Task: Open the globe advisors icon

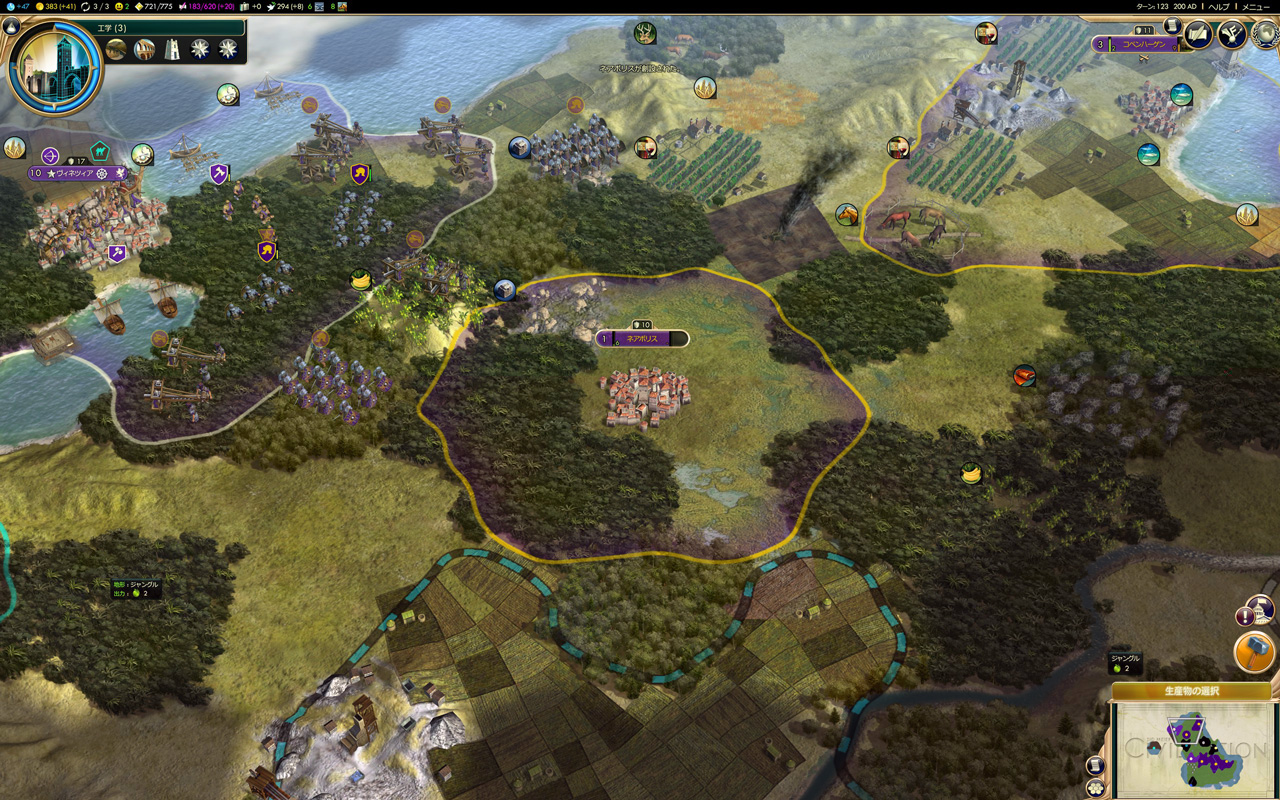Action: click(1266, 33)
